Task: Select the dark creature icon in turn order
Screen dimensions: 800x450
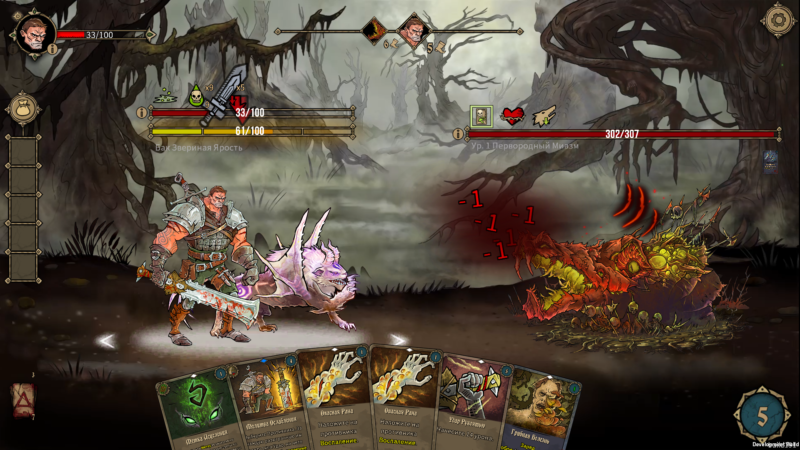Action: [x=375, y=28]
